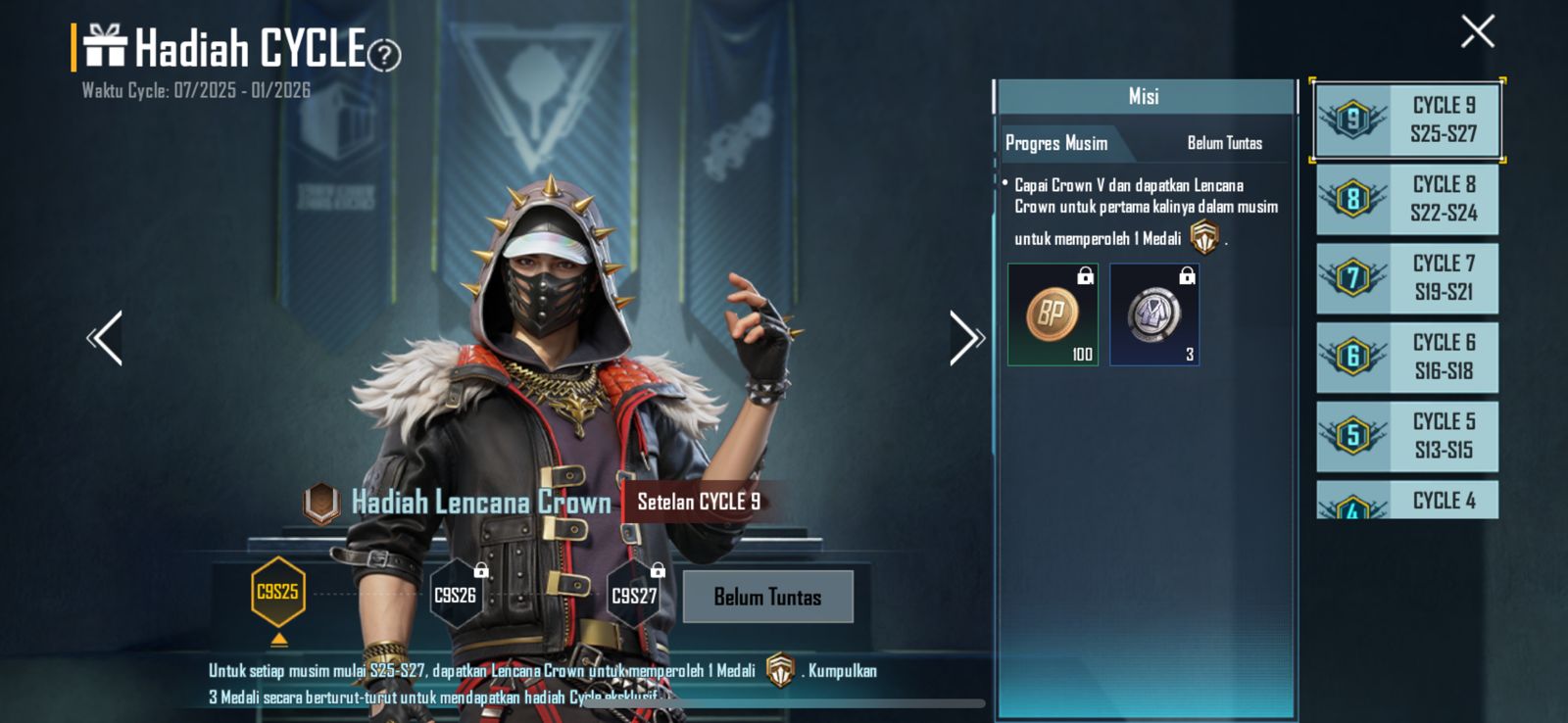Screen dimensions: 1568x723
Task: Inspect the silver medal reward slot
Action: click(x=1154, y=314)
